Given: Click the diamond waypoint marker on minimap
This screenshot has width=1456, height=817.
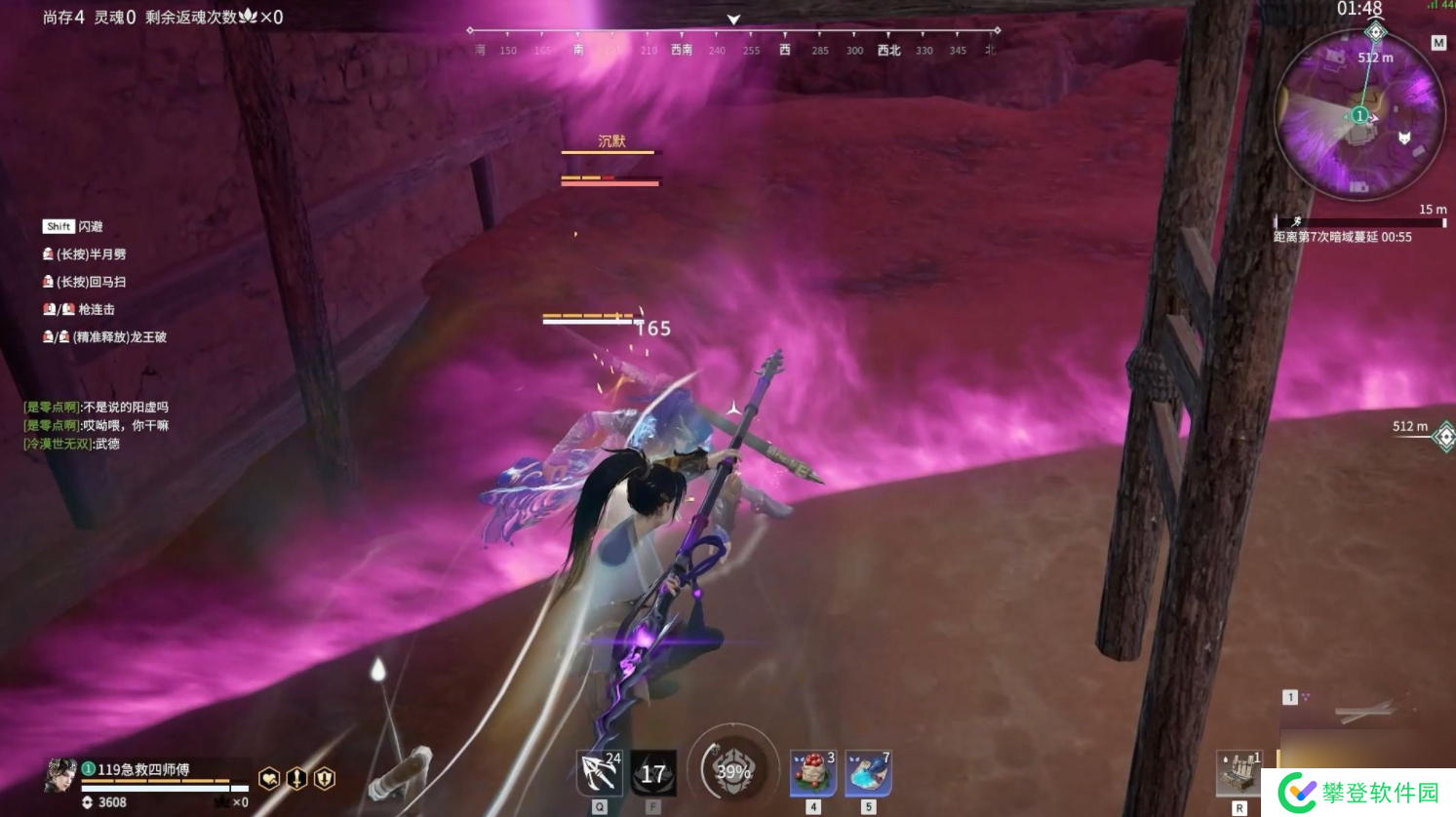Looking at the screenshot, I should [1375, 32].
